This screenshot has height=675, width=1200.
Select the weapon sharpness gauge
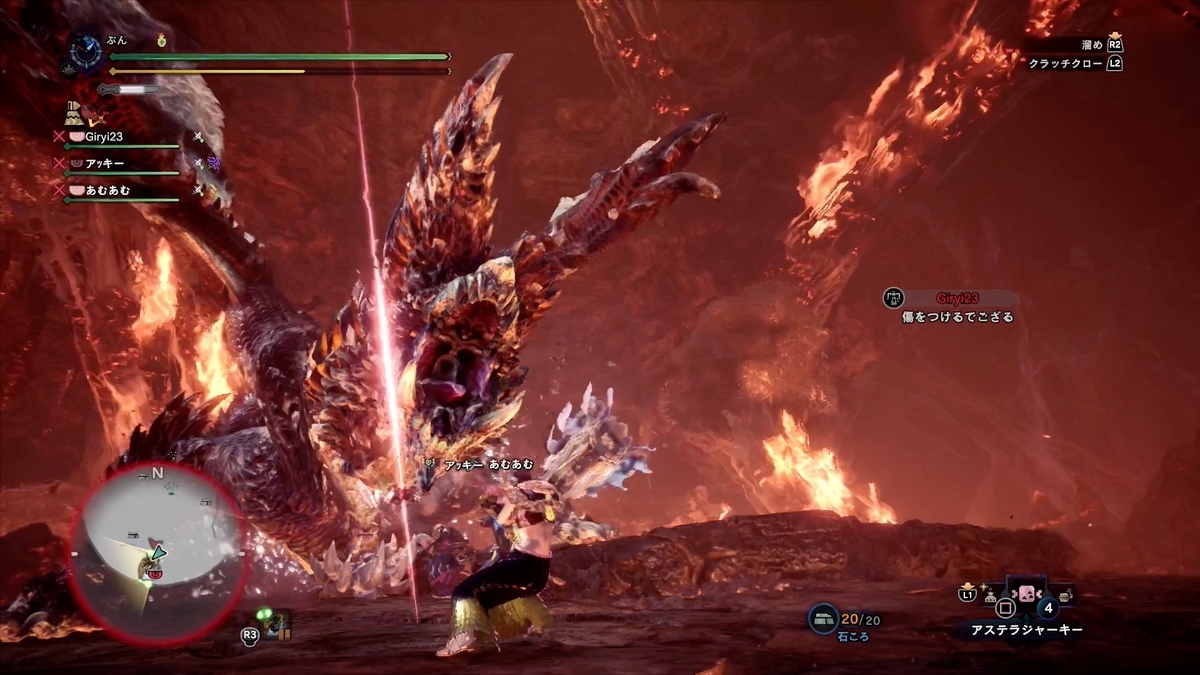(x=128, y=89)
